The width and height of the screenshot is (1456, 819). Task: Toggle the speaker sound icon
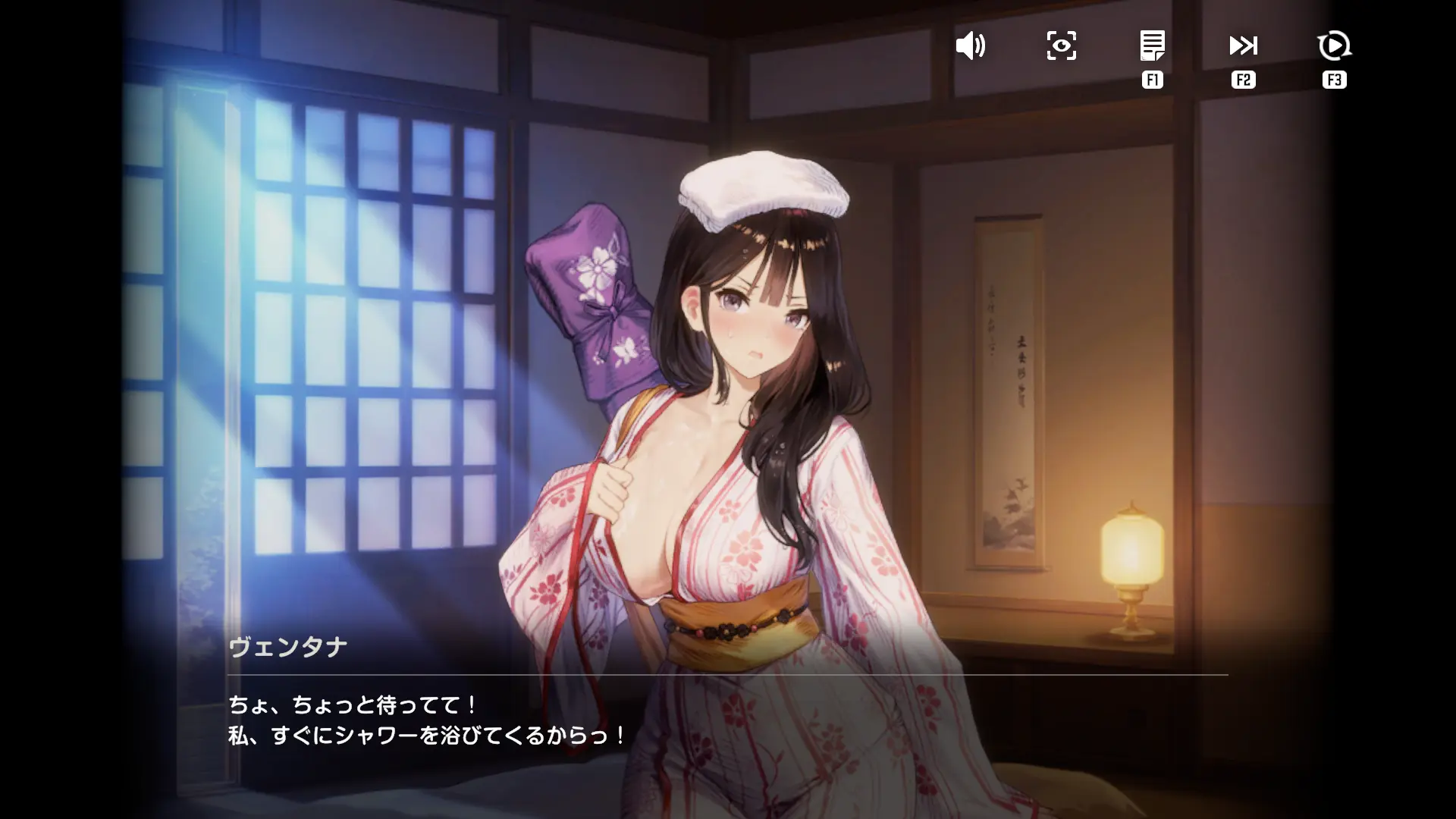[970, 46]
